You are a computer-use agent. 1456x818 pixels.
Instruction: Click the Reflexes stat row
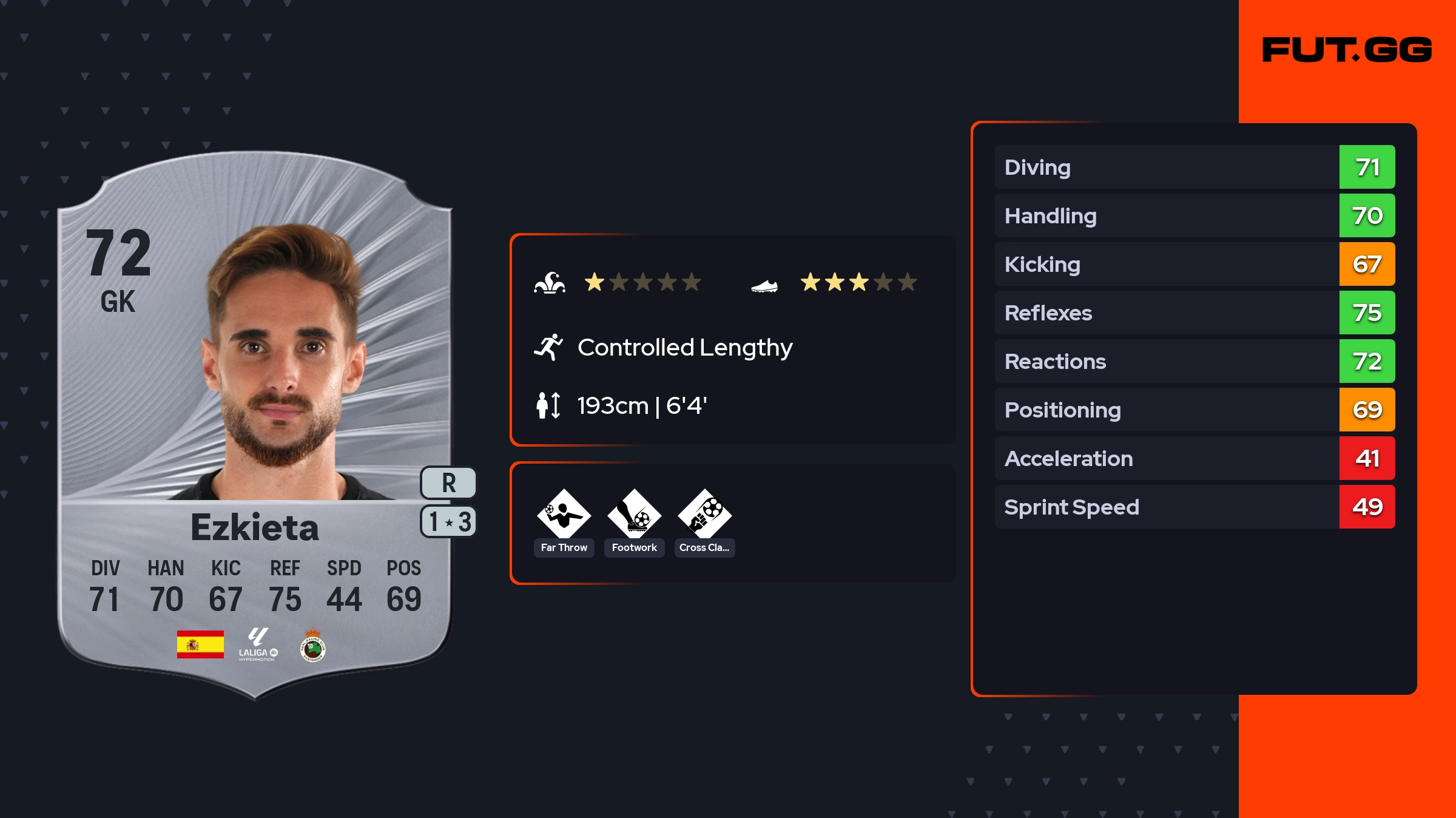click(x=1194, y=313)
